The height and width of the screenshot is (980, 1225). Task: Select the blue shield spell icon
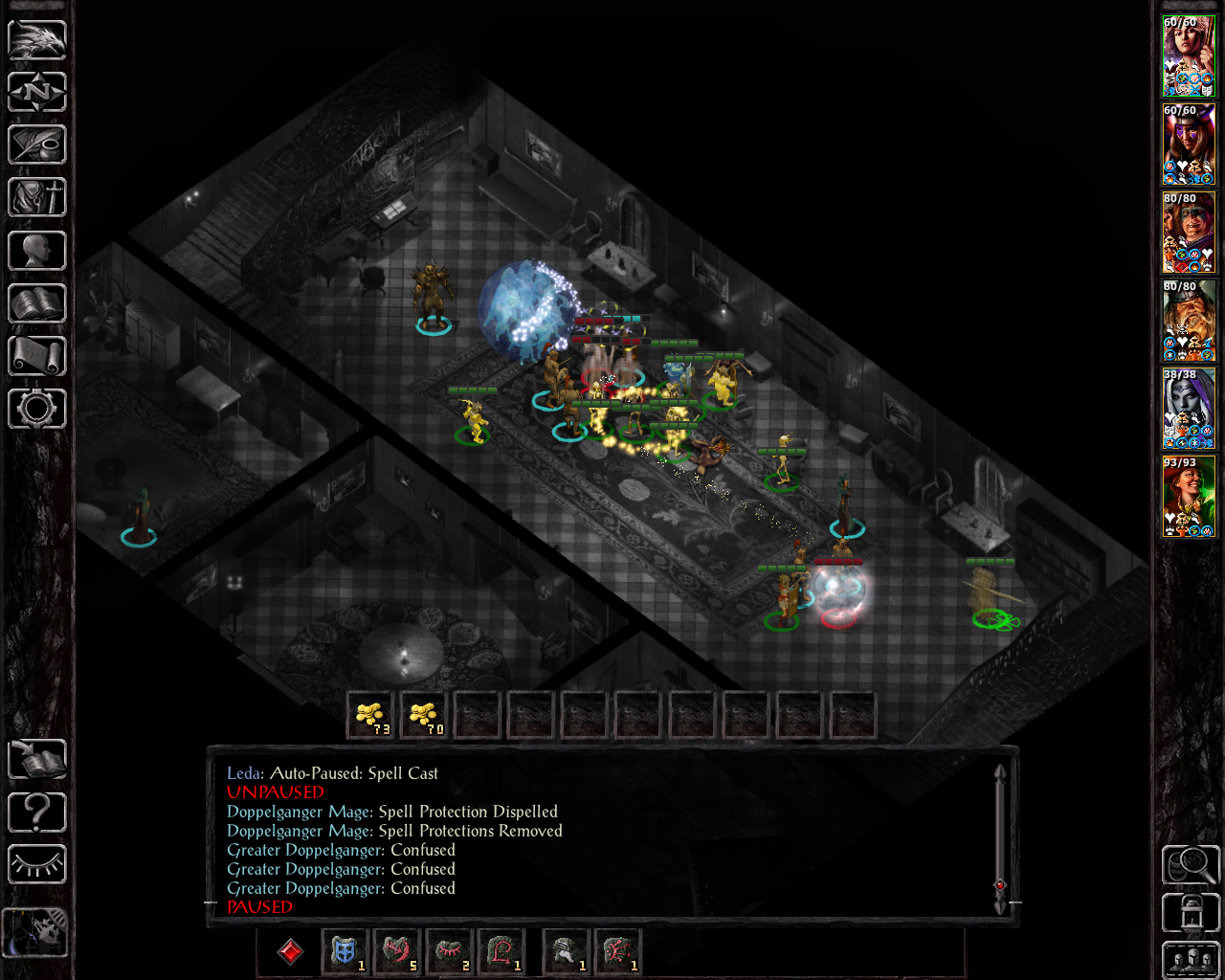coord(345,951)
